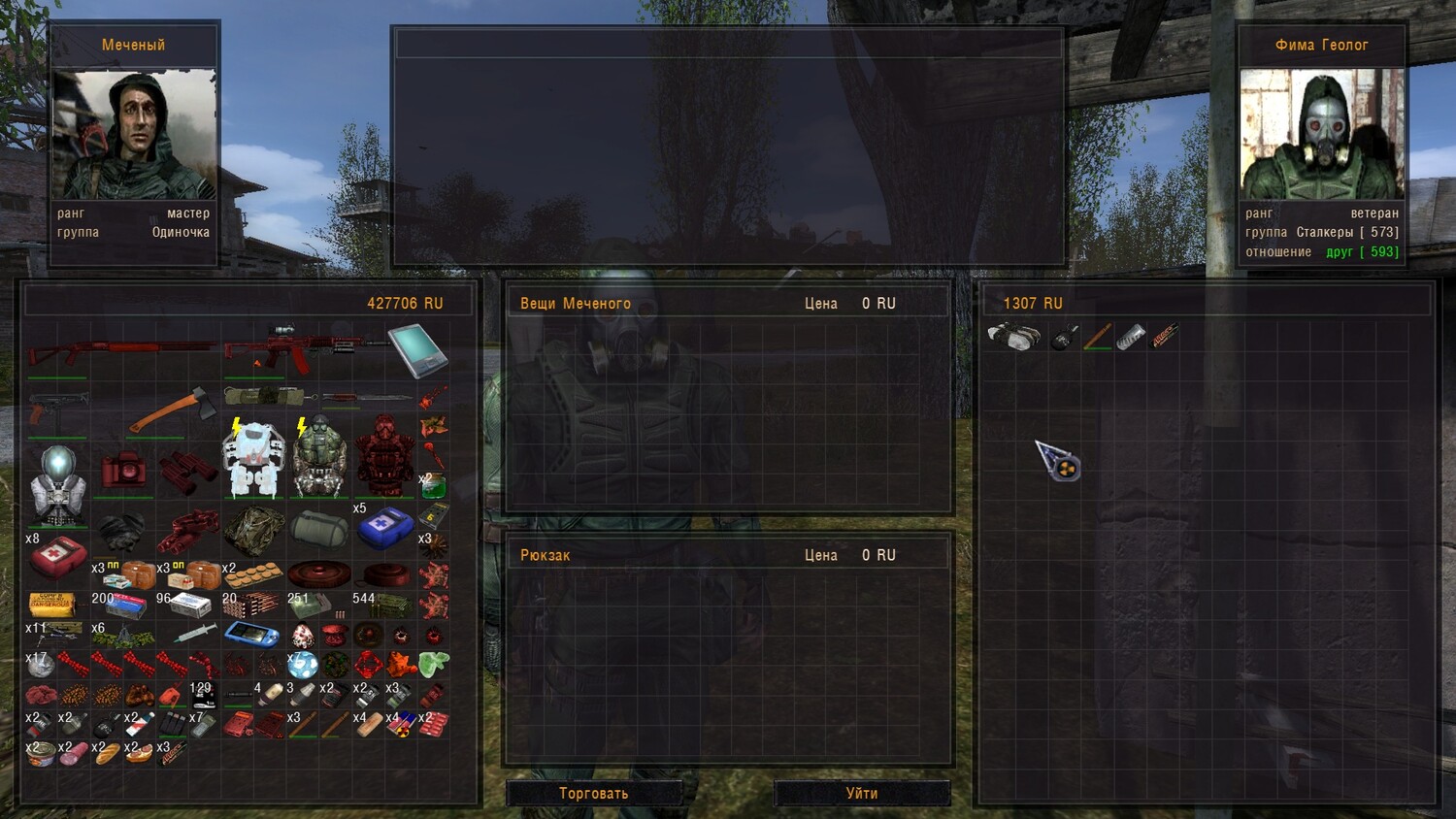Image resolution: width=1456 pixels, height=819 pixels.
Task: Pick the trader's cigar item
Action: (1098, 337)
